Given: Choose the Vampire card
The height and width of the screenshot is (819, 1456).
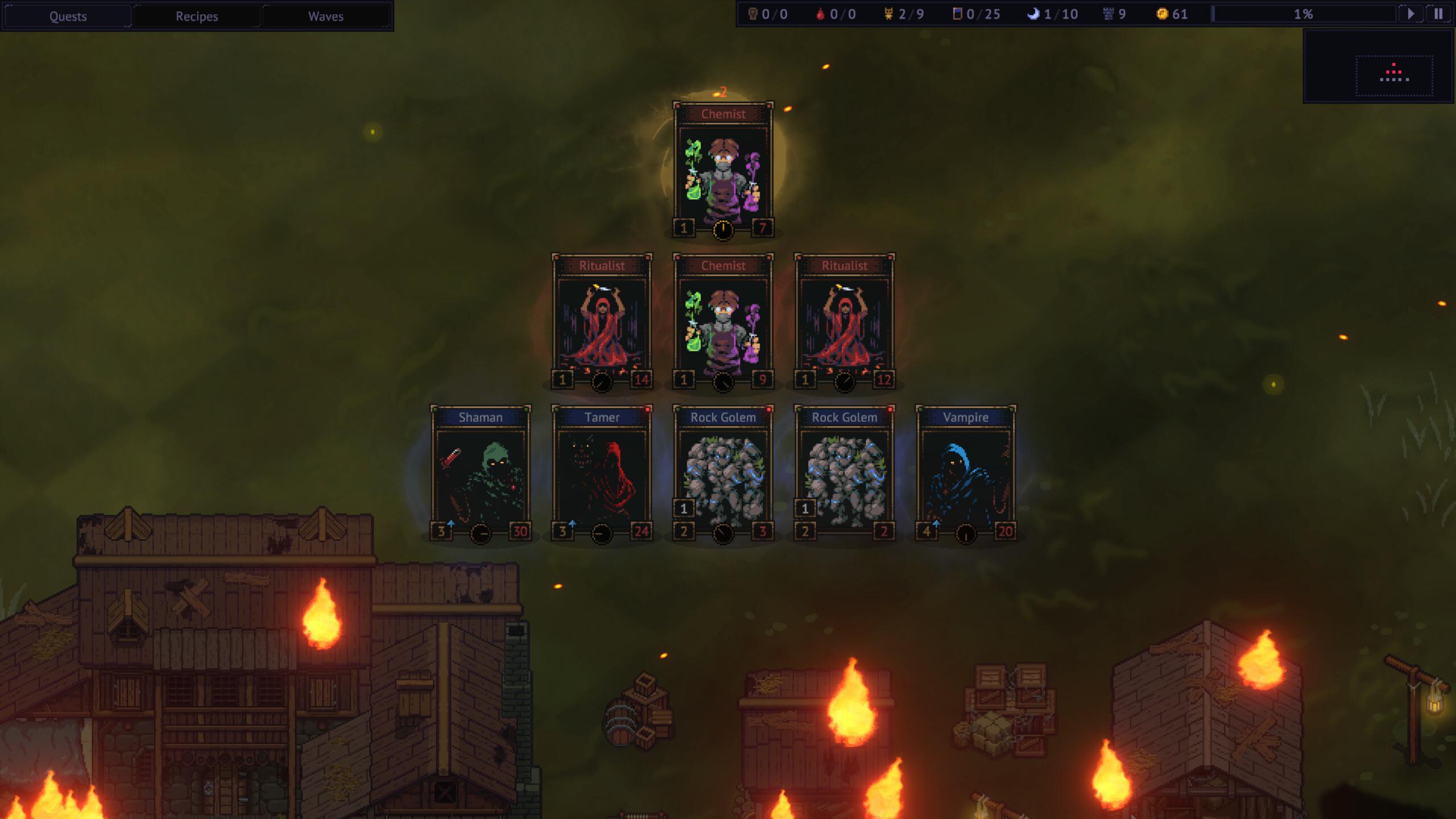Looking at the screenshot, I should pyautogui.click(x=966, y=474).
